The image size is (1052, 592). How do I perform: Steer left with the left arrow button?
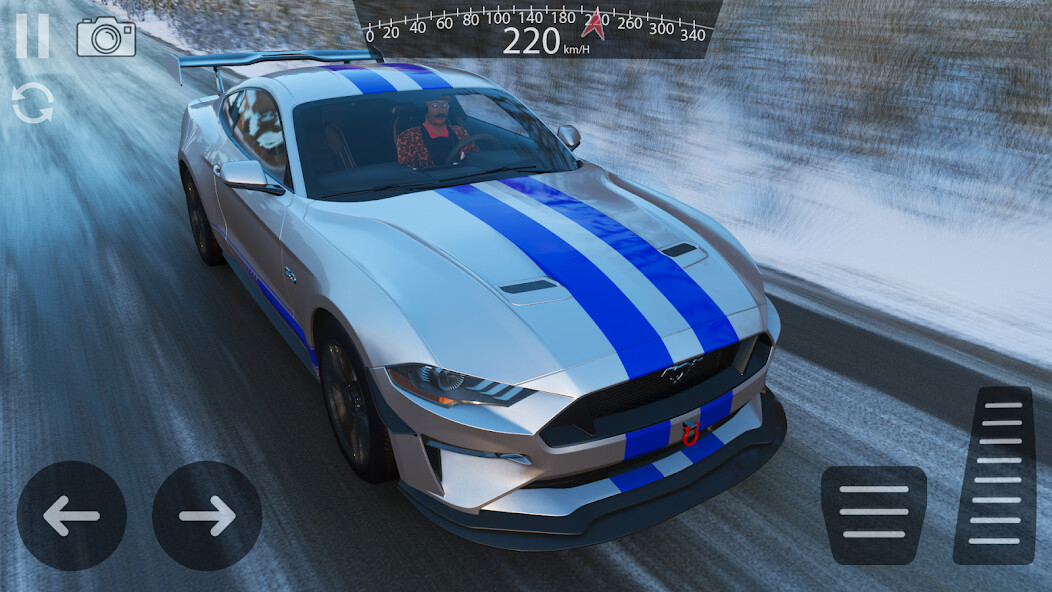pos(72,516)
